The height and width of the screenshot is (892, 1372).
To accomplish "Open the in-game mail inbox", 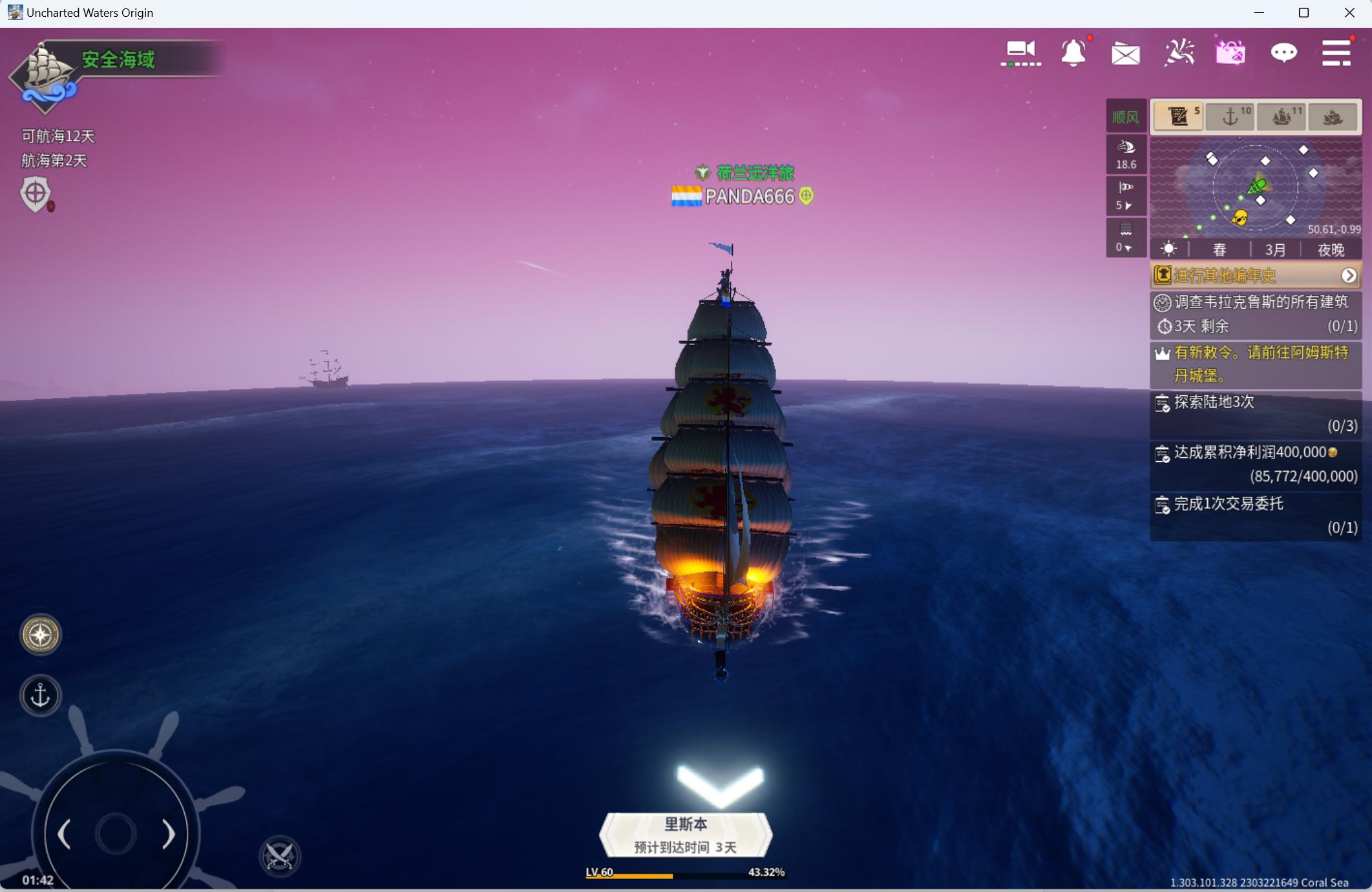I will tap(1126, 53).
